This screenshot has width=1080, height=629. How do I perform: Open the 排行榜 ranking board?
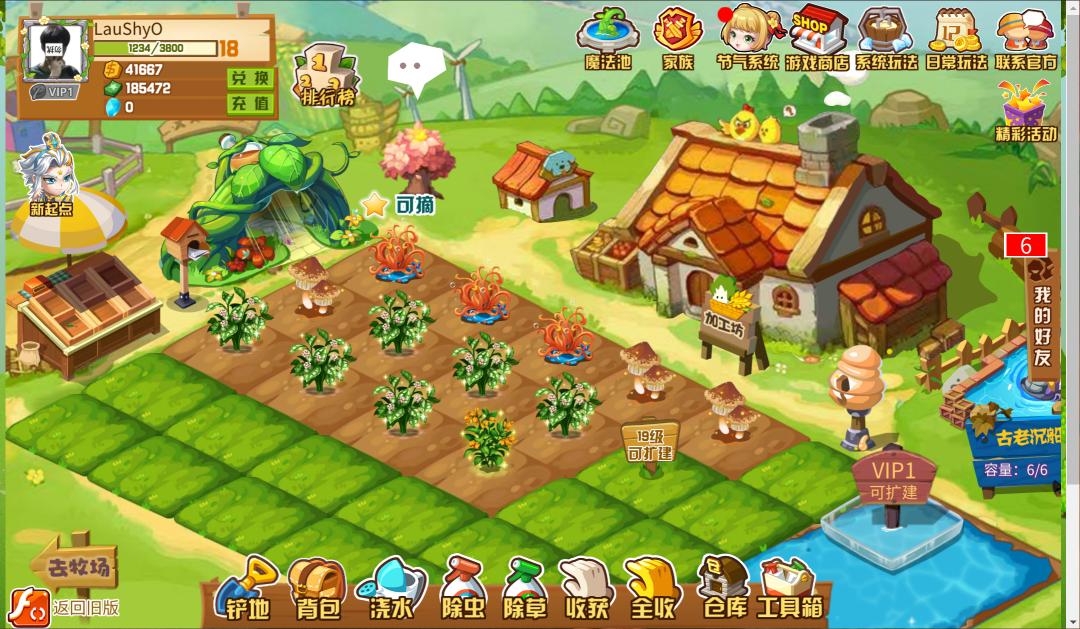[x=327, y=75]
